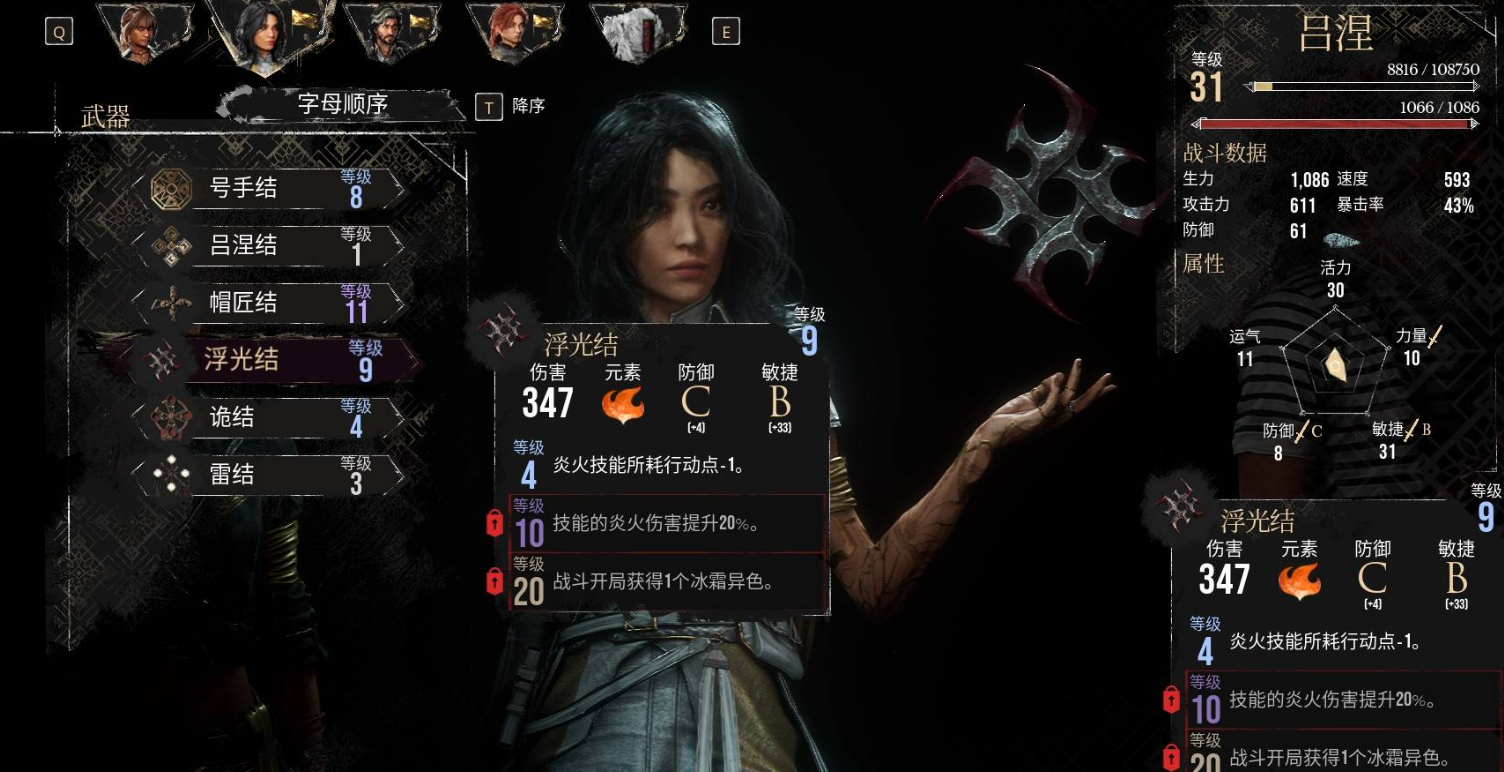Equip the 雷结 weapon entry

point(270,474)
